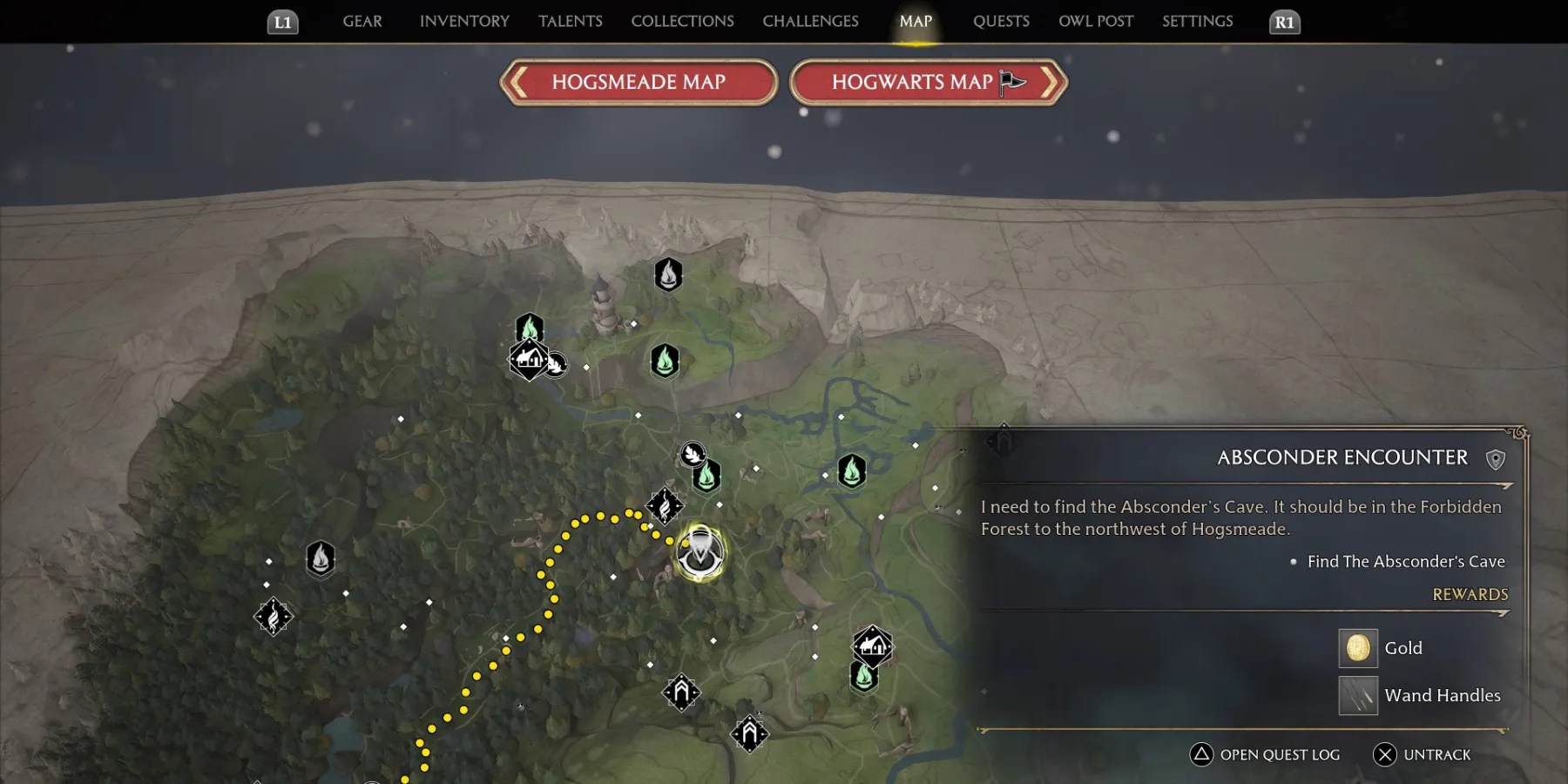Toggle tracking on Find The Absconder's Cave objective

(1404, 561)
